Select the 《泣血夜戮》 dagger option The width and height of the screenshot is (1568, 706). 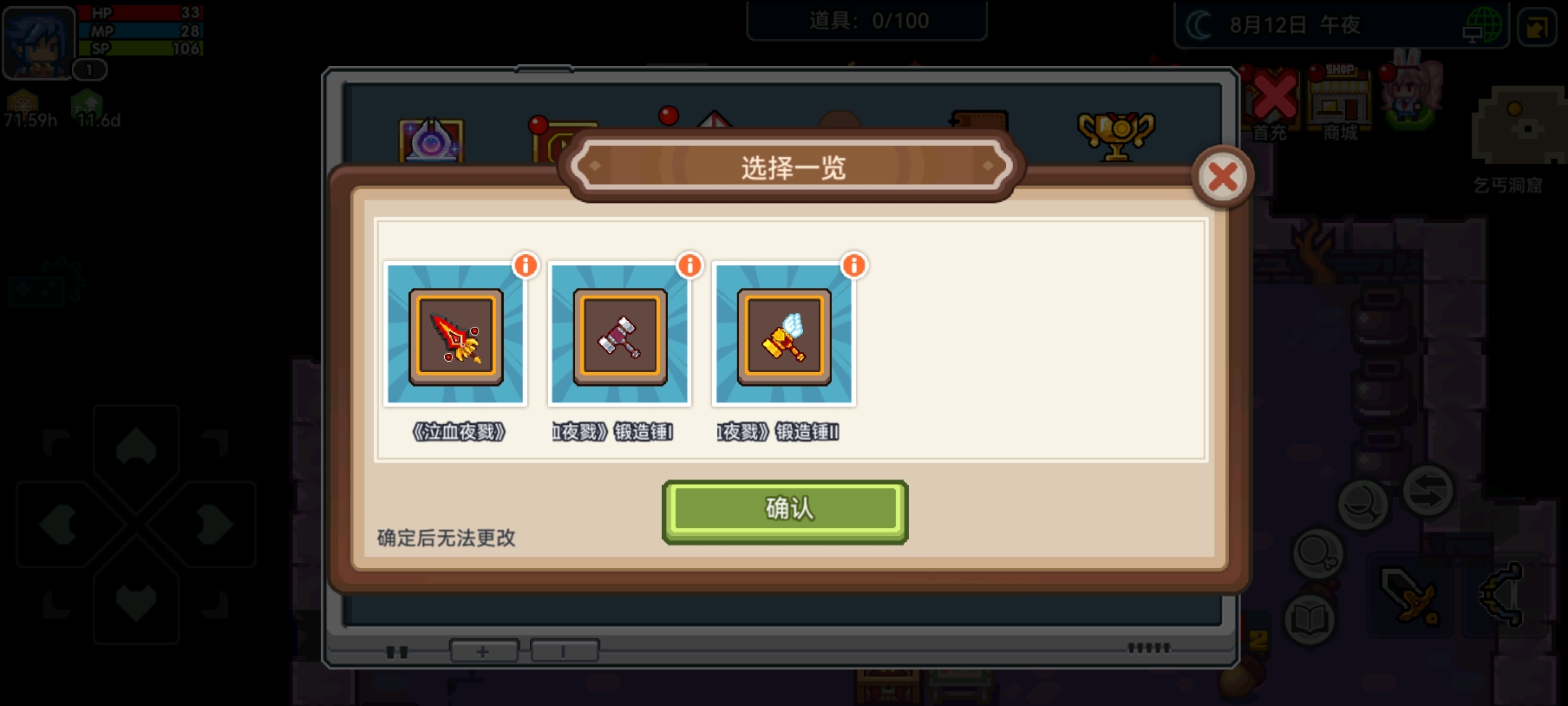point(455,338)
